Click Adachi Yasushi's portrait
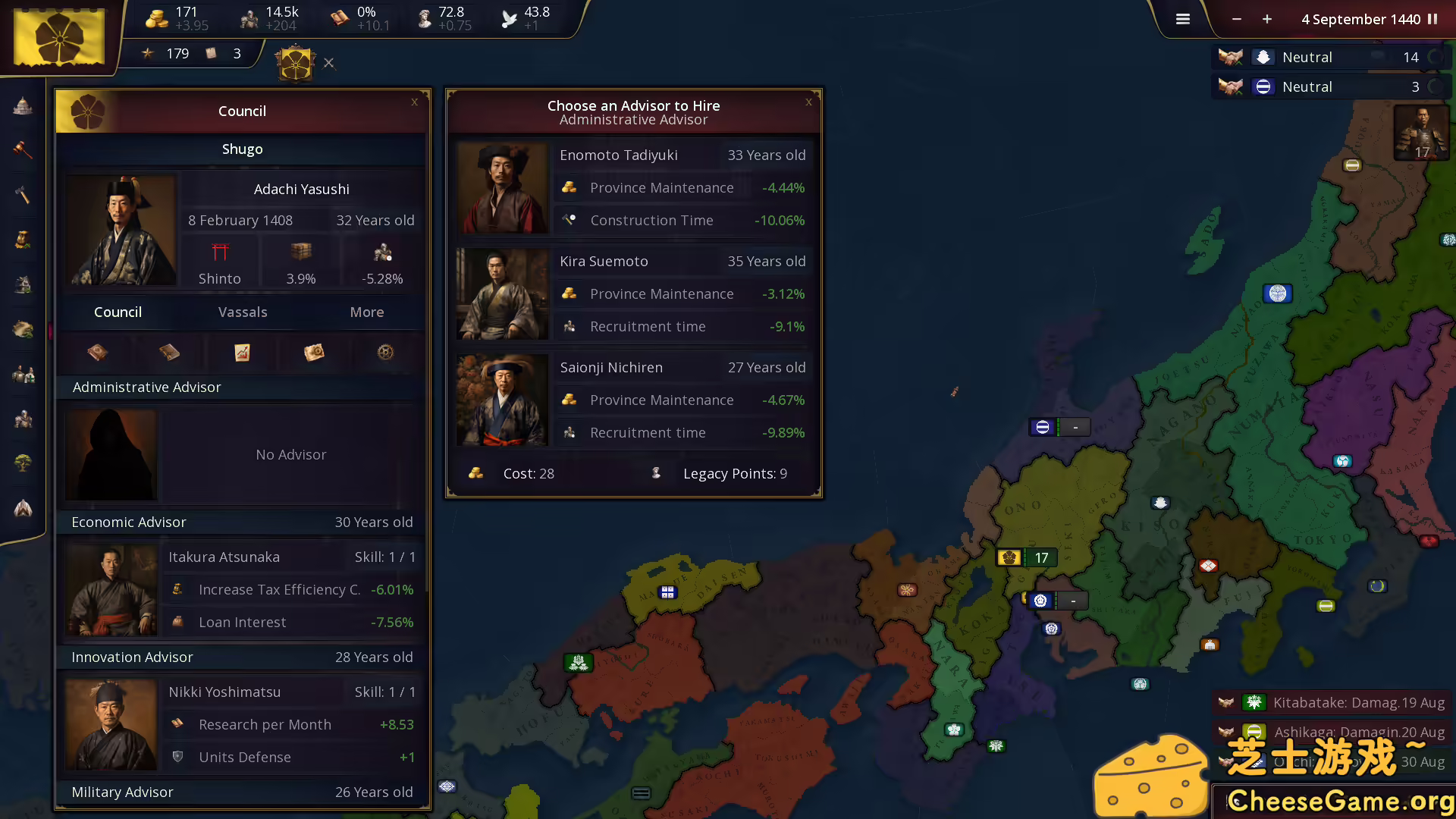Screen dimensions: 1456x819 (121, 230)
